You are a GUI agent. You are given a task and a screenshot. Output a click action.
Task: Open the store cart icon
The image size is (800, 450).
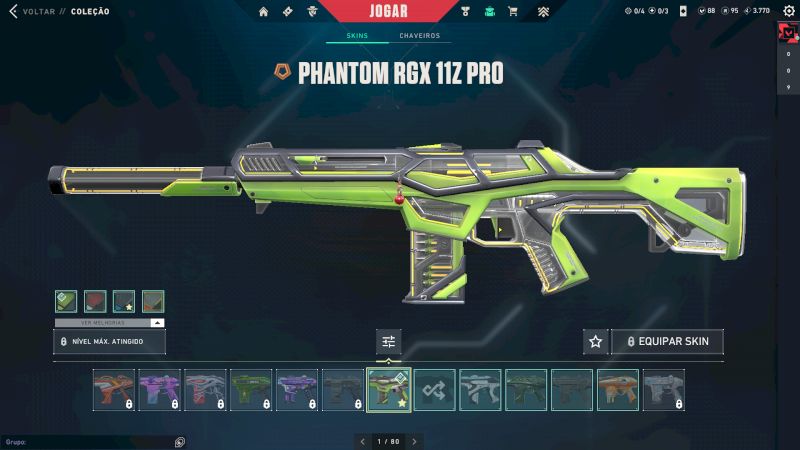click(513, 12)
